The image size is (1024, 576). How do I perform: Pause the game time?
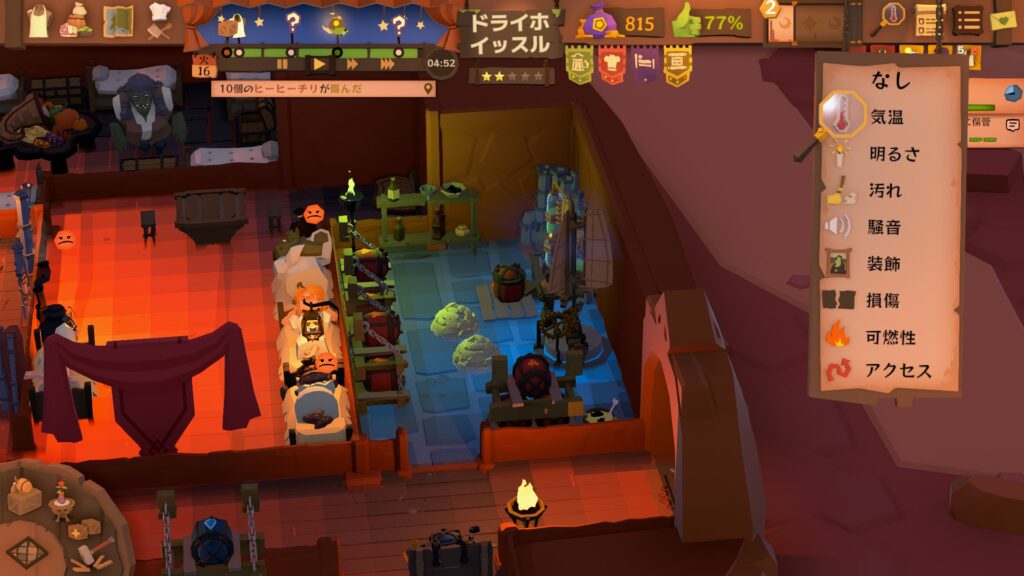(282, 64)
